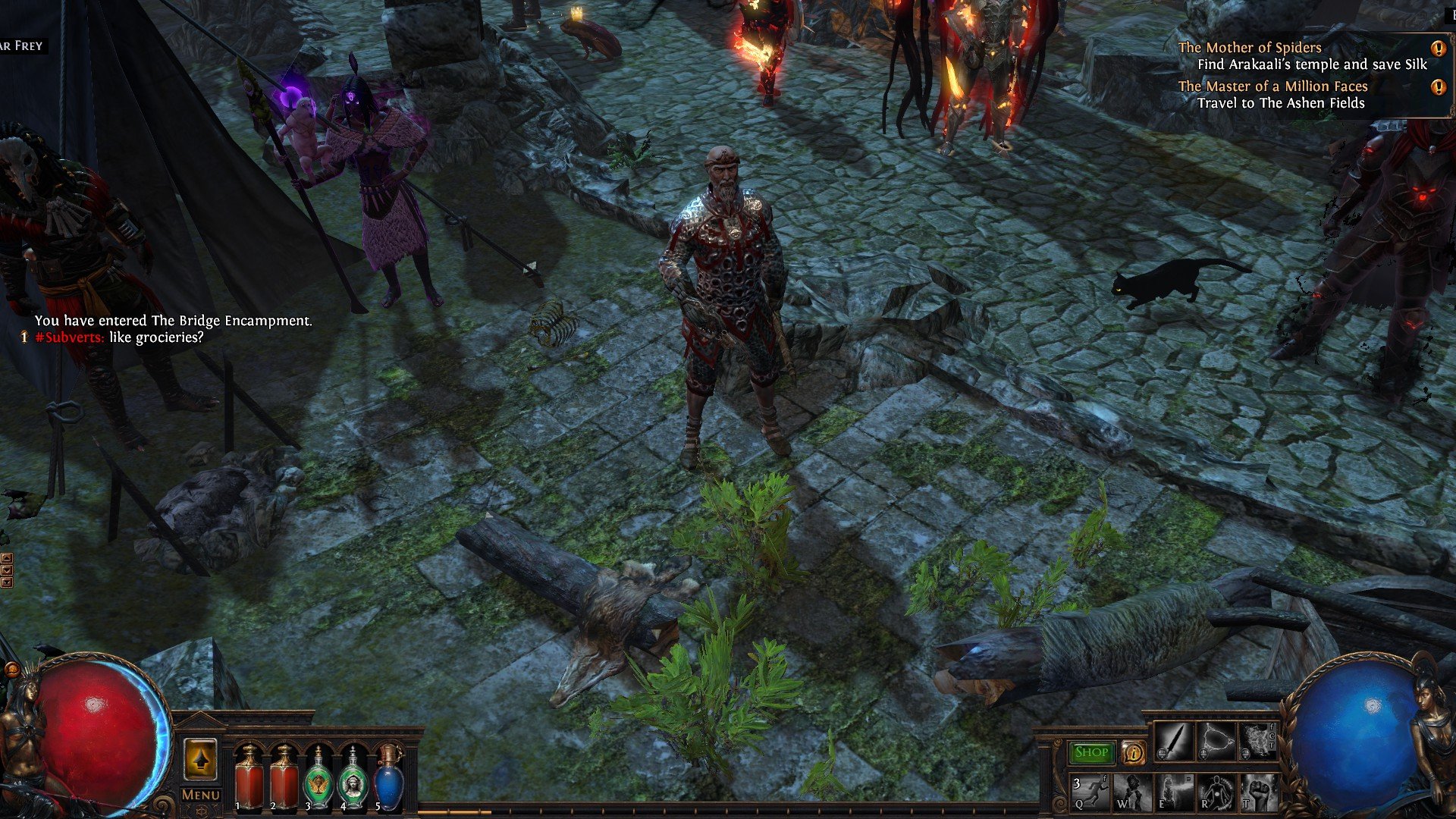Activate the stone golem skill on W
The height and width of the screenshot is (819, 1456).
1132,792
